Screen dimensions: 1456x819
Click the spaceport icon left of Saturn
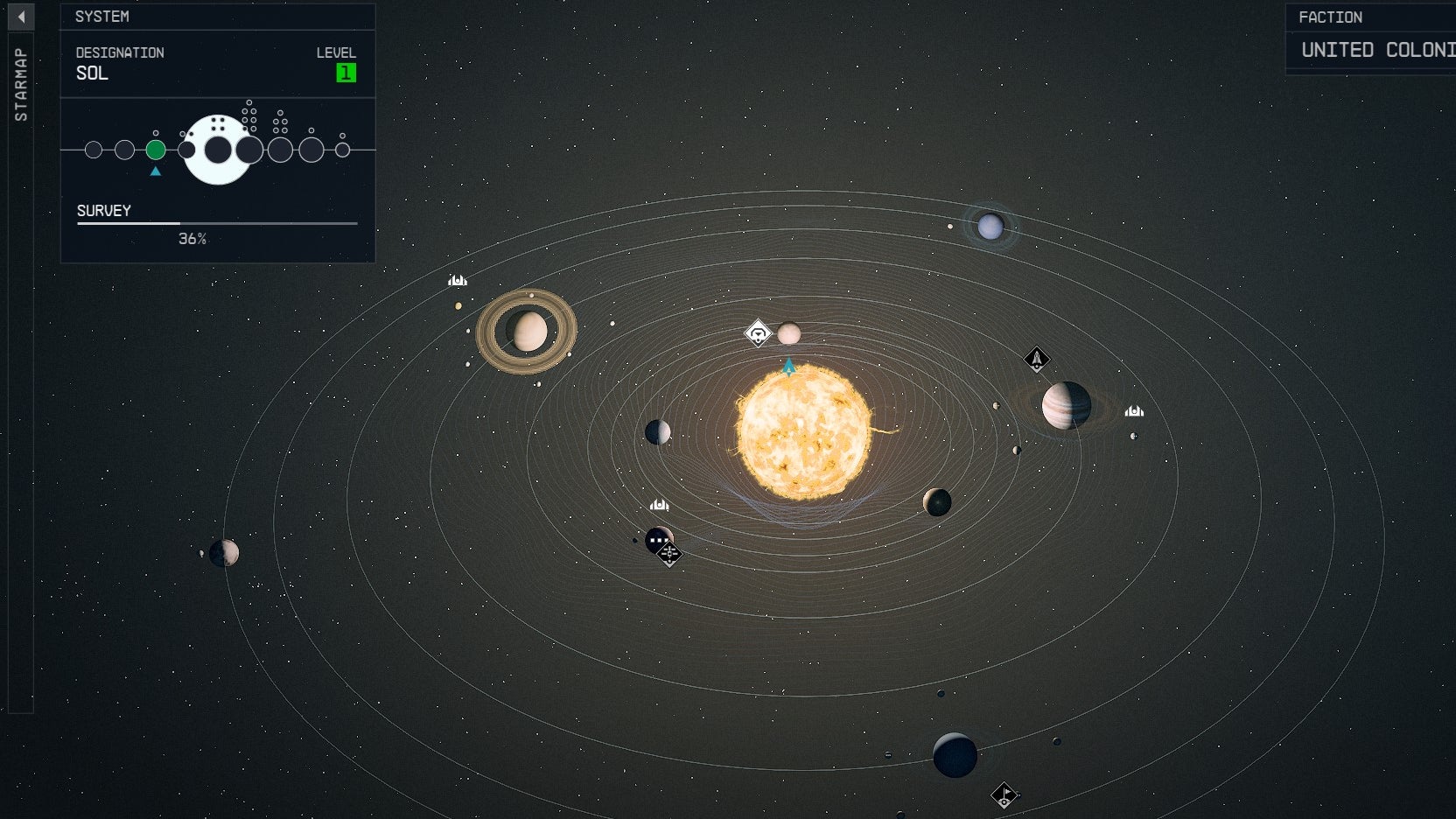coord(458,282)
